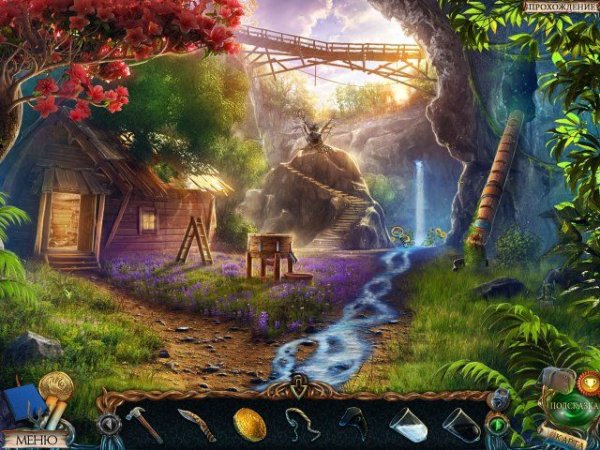Select the empty glass in the inventory
Image resolution: width=600 pixels, height=450 pixels.
coord(460,424)
